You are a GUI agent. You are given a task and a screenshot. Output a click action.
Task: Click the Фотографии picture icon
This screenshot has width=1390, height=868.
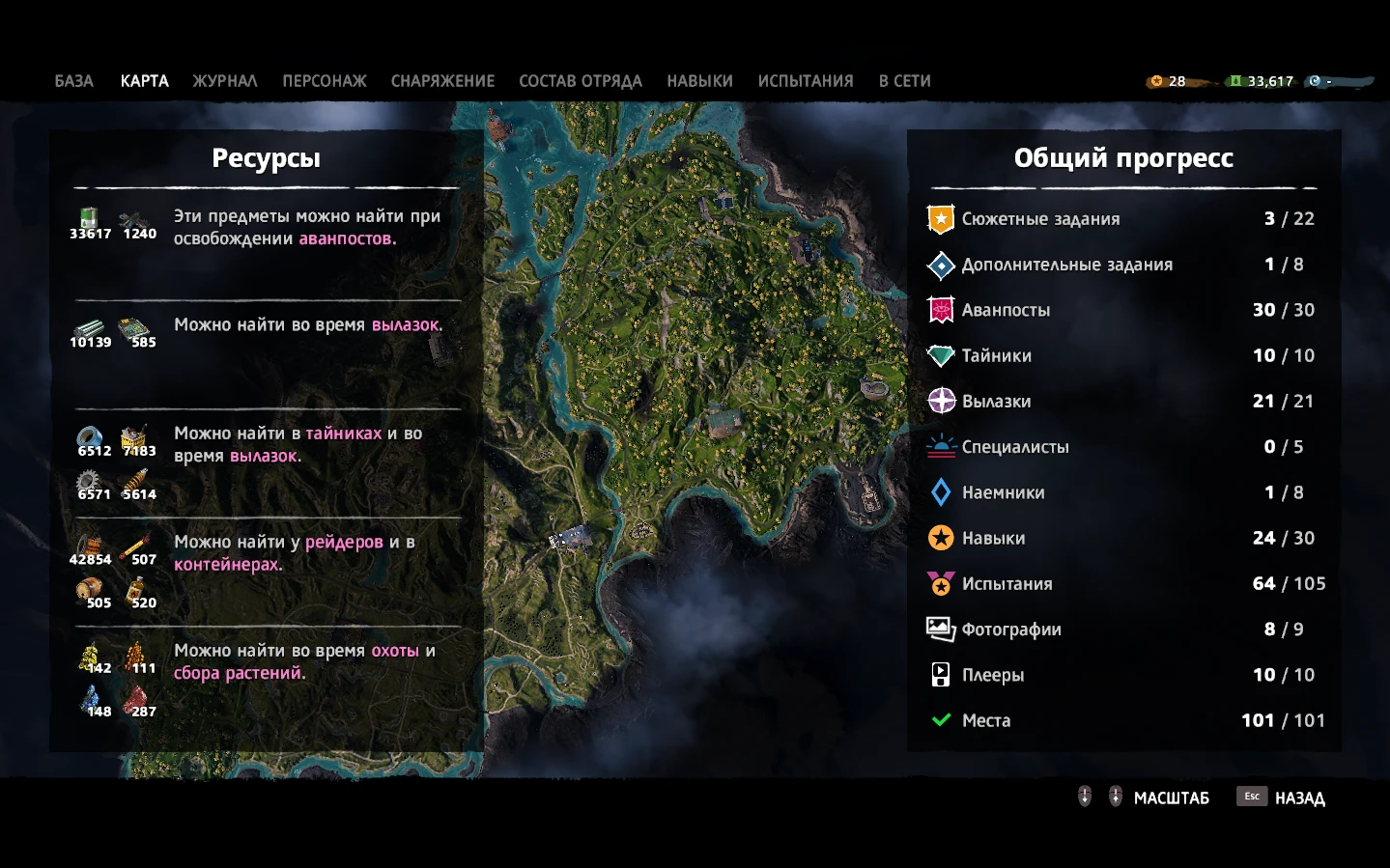click(x=940, y=628)
